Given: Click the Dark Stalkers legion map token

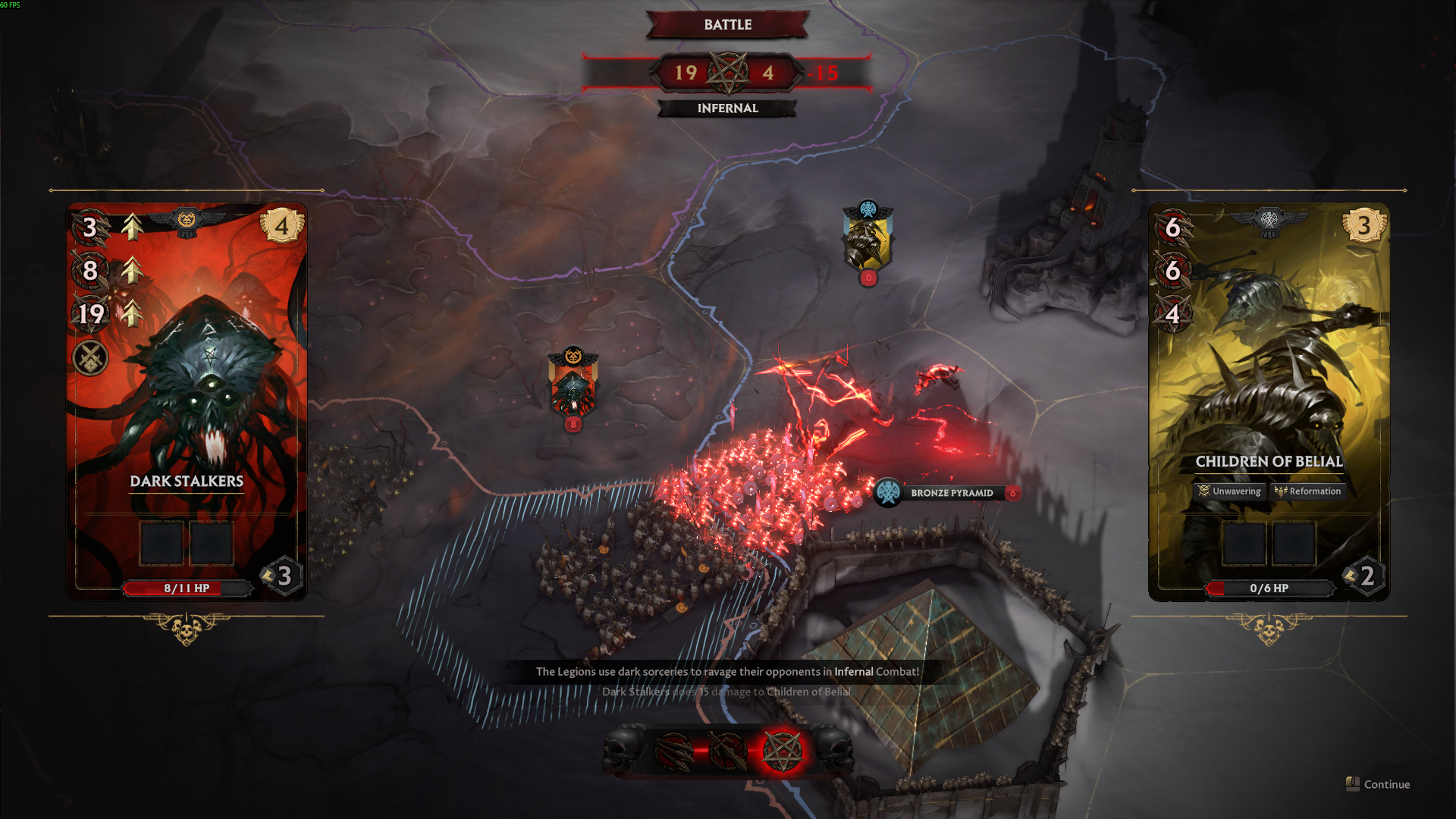Looking at the screenshot, I should (573, 388).
